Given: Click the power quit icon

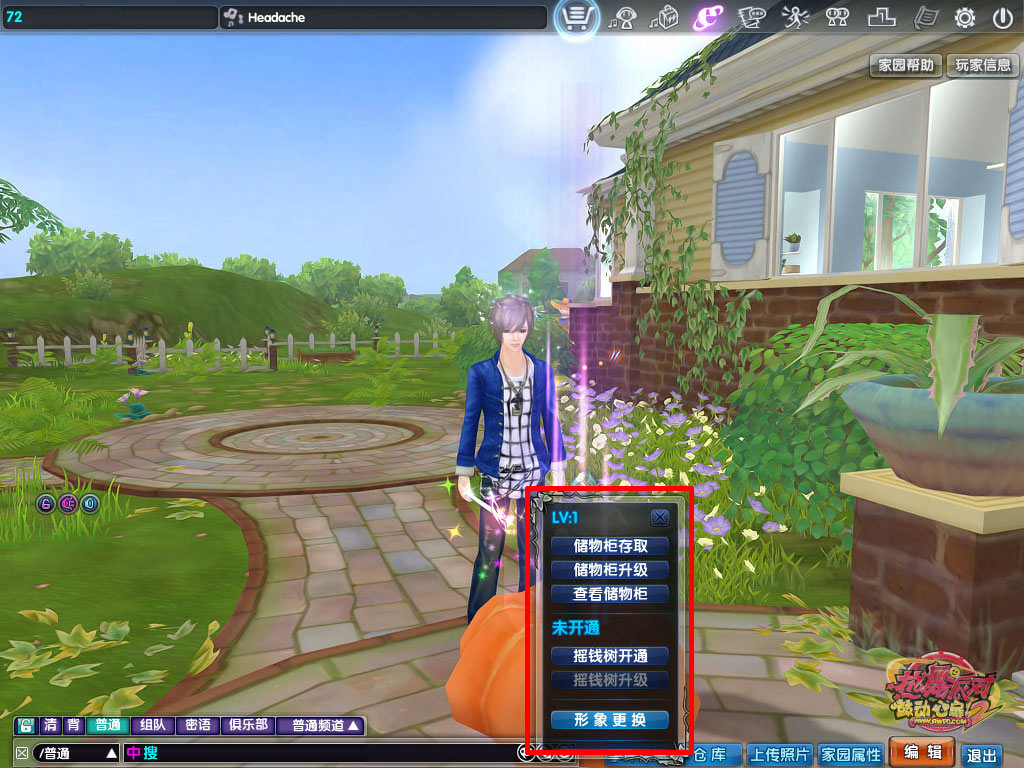Looking at the screenshot, I should 1002,17.
